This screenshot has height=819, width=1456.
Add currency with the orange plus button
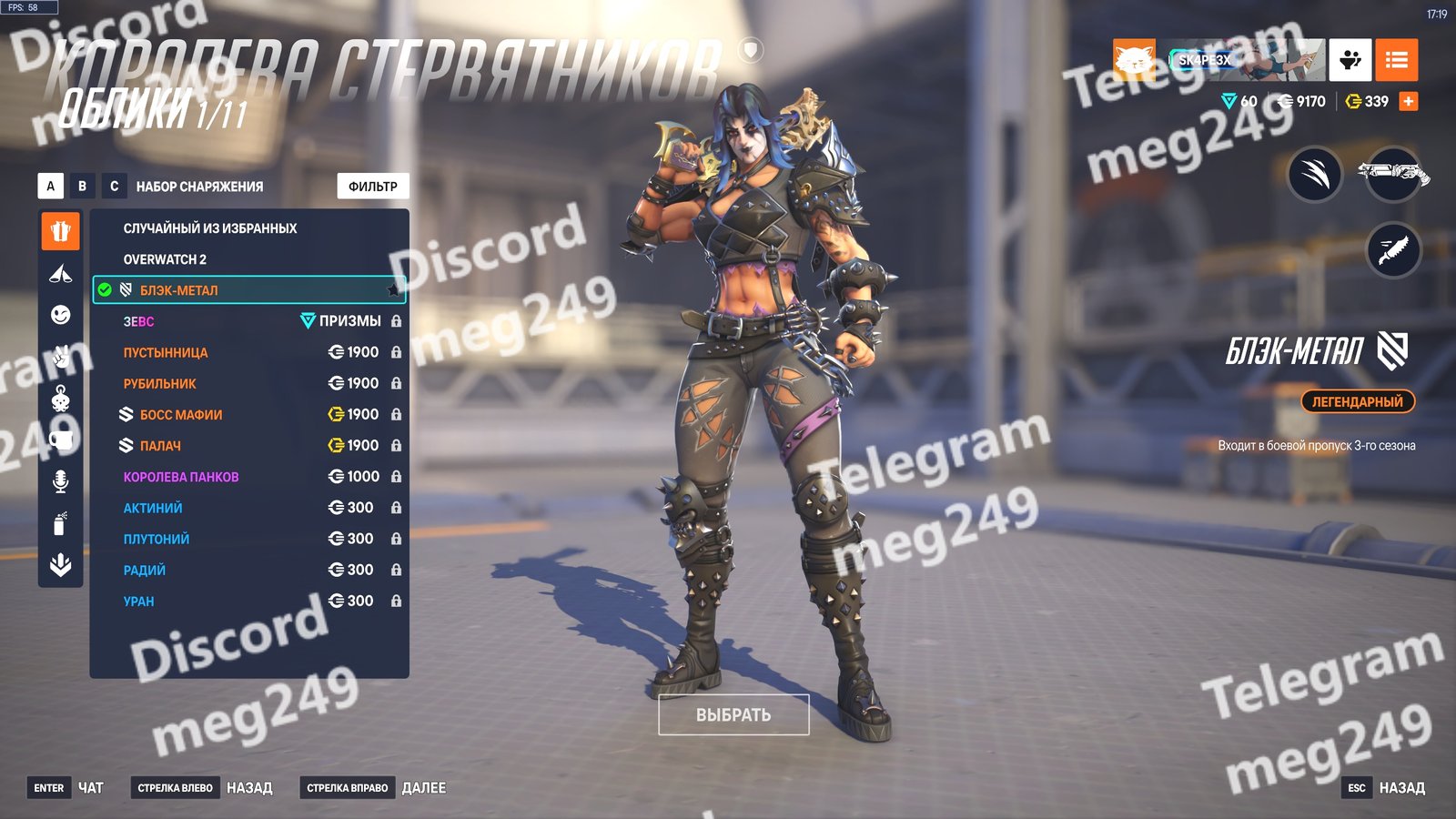[1408, 101]
